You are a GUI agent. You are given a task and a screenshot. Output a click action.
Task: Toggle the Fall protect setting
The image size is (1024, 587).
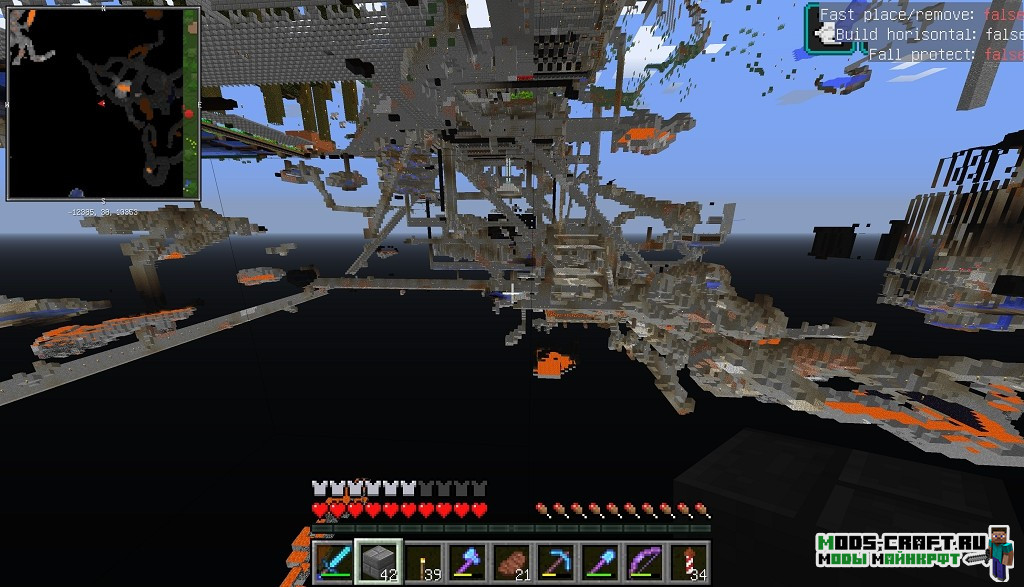click(x=945, y=55)
